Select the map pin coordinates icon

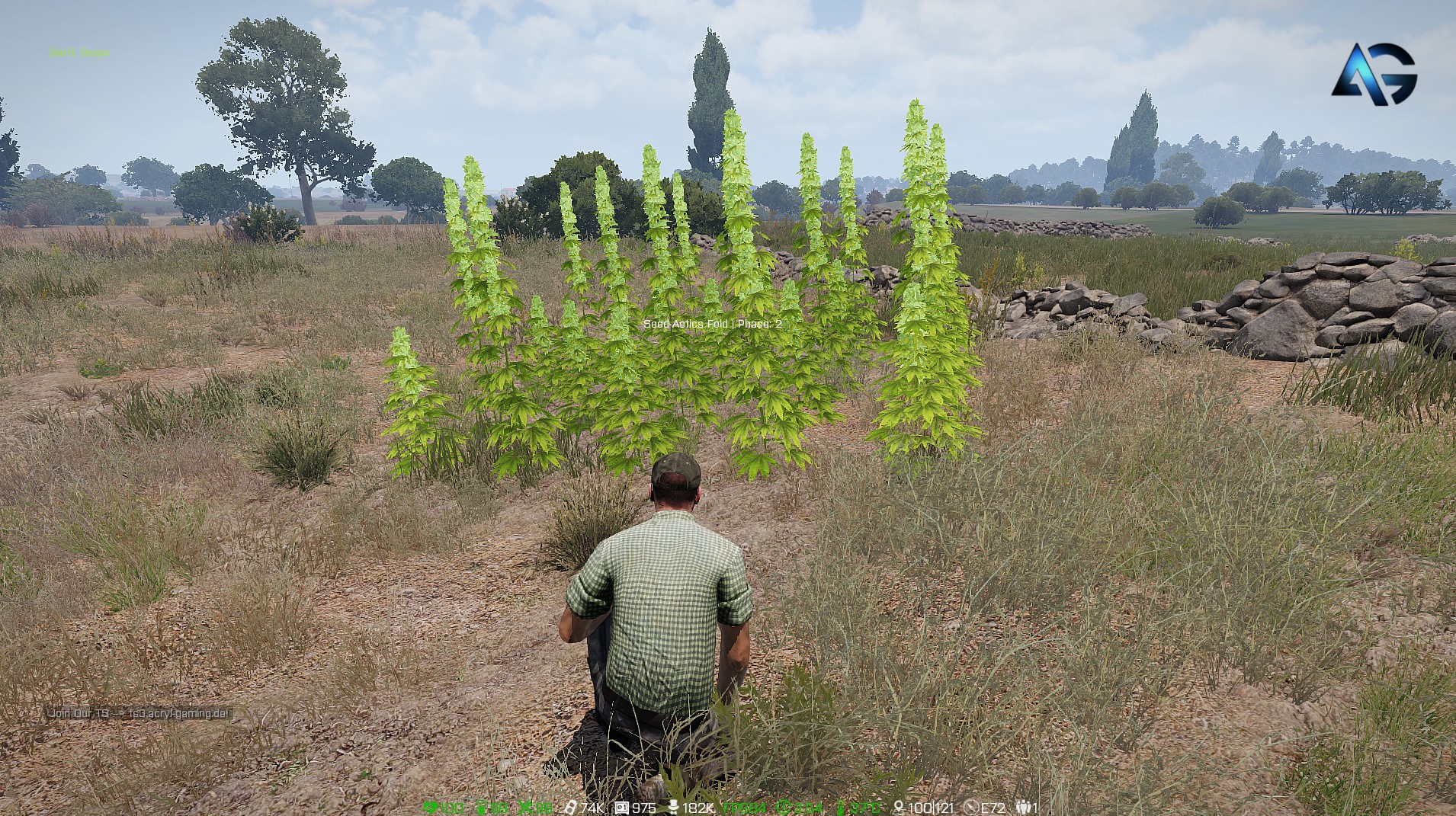click(899, 808)
